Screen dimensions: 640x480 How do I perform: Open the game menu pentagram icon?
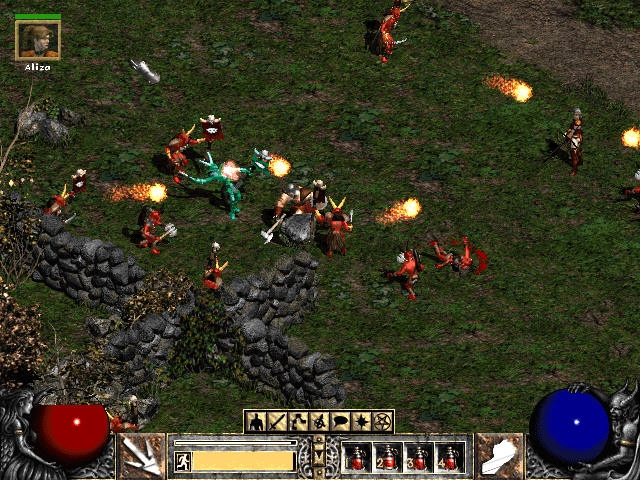[x=383, y=421]
